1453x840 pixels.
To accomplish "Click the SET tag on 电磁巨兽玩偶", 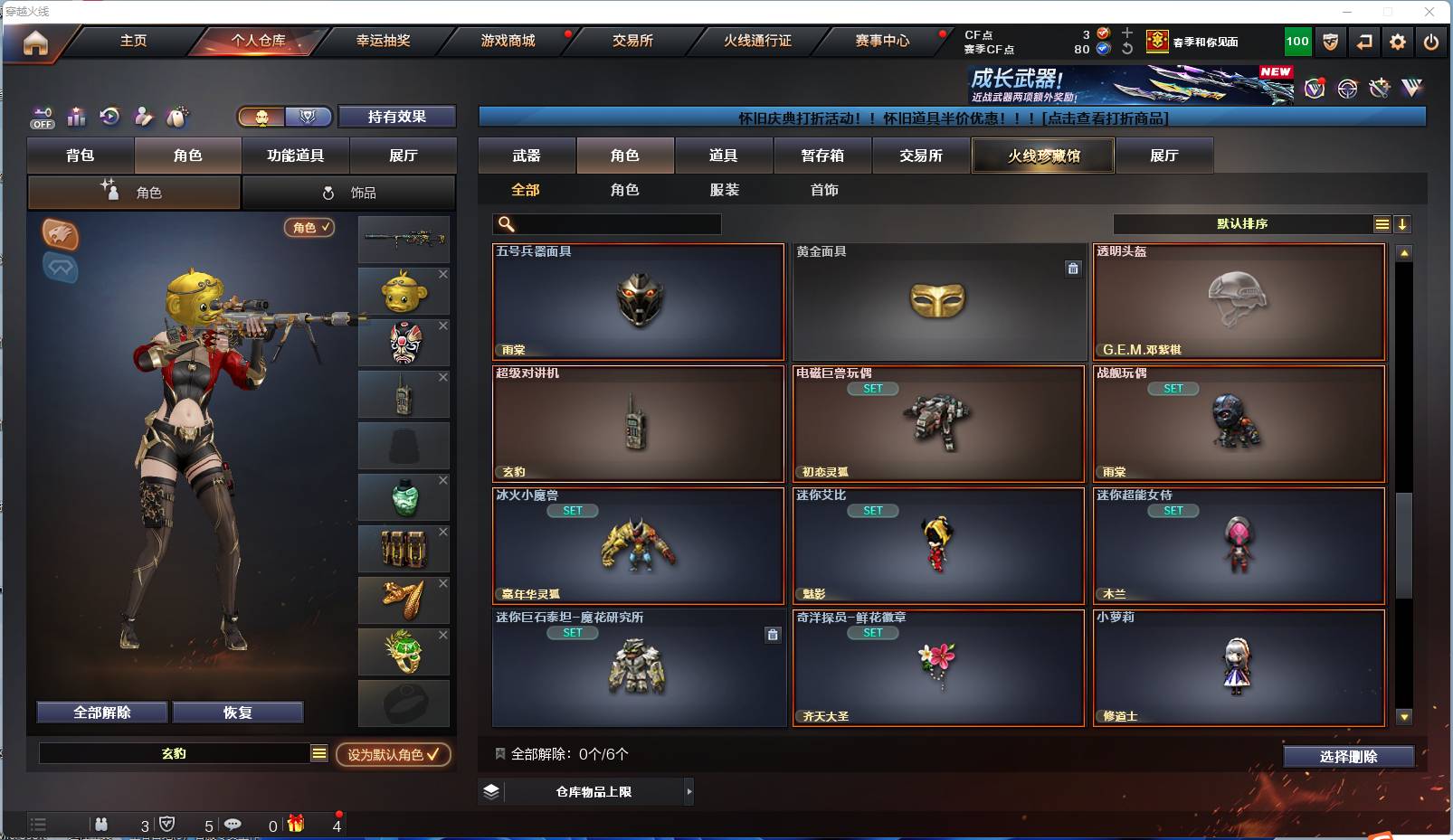I will (873, 389).
